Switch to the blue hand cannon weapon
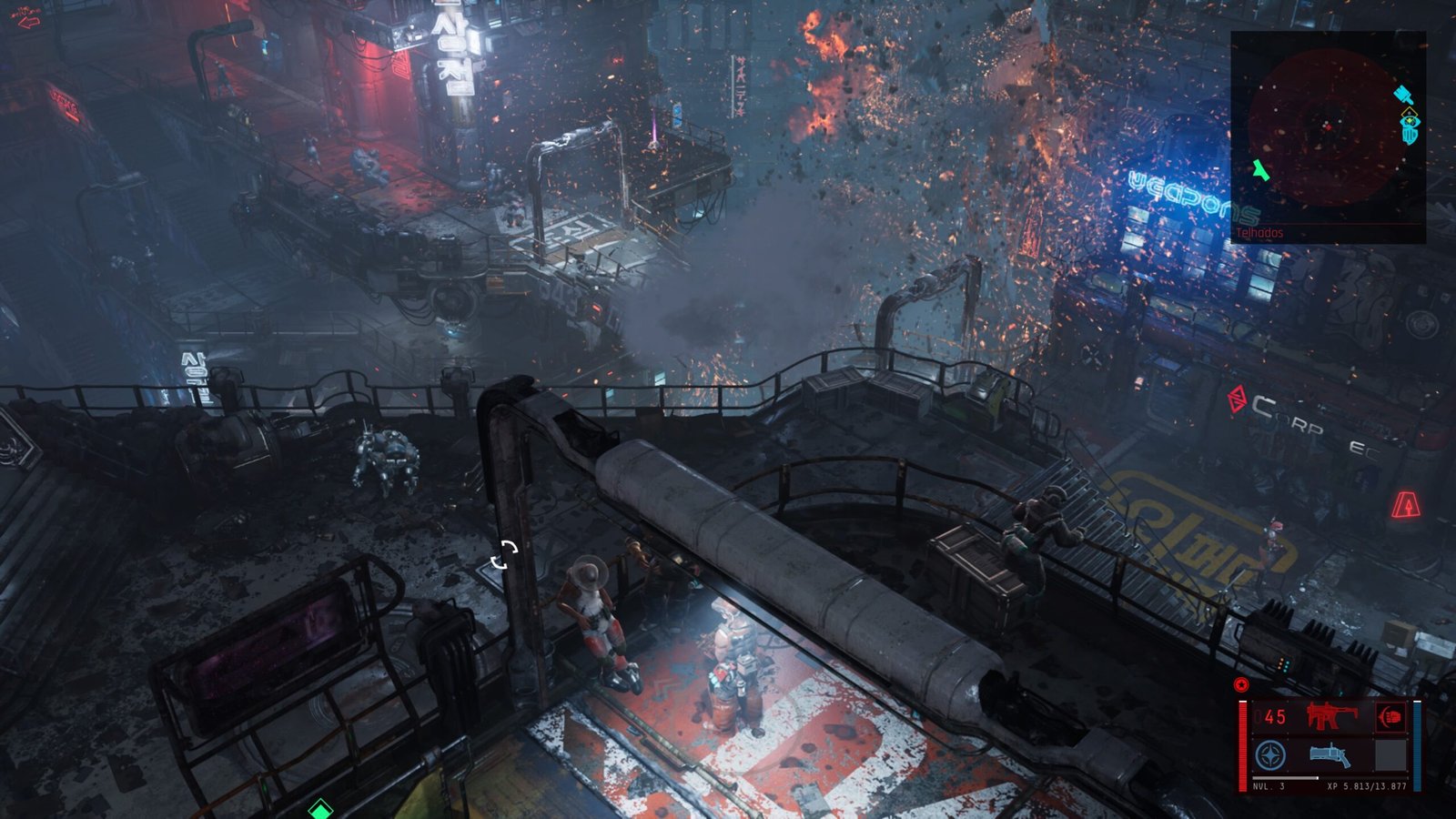 click(x=1330, y=754)
